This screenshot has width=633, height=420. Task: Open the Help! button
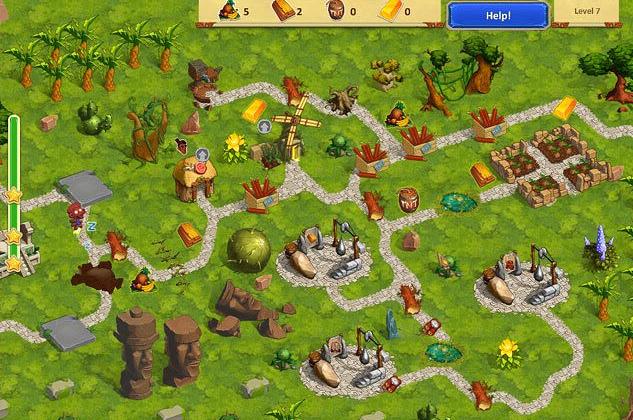pos(497,15)
